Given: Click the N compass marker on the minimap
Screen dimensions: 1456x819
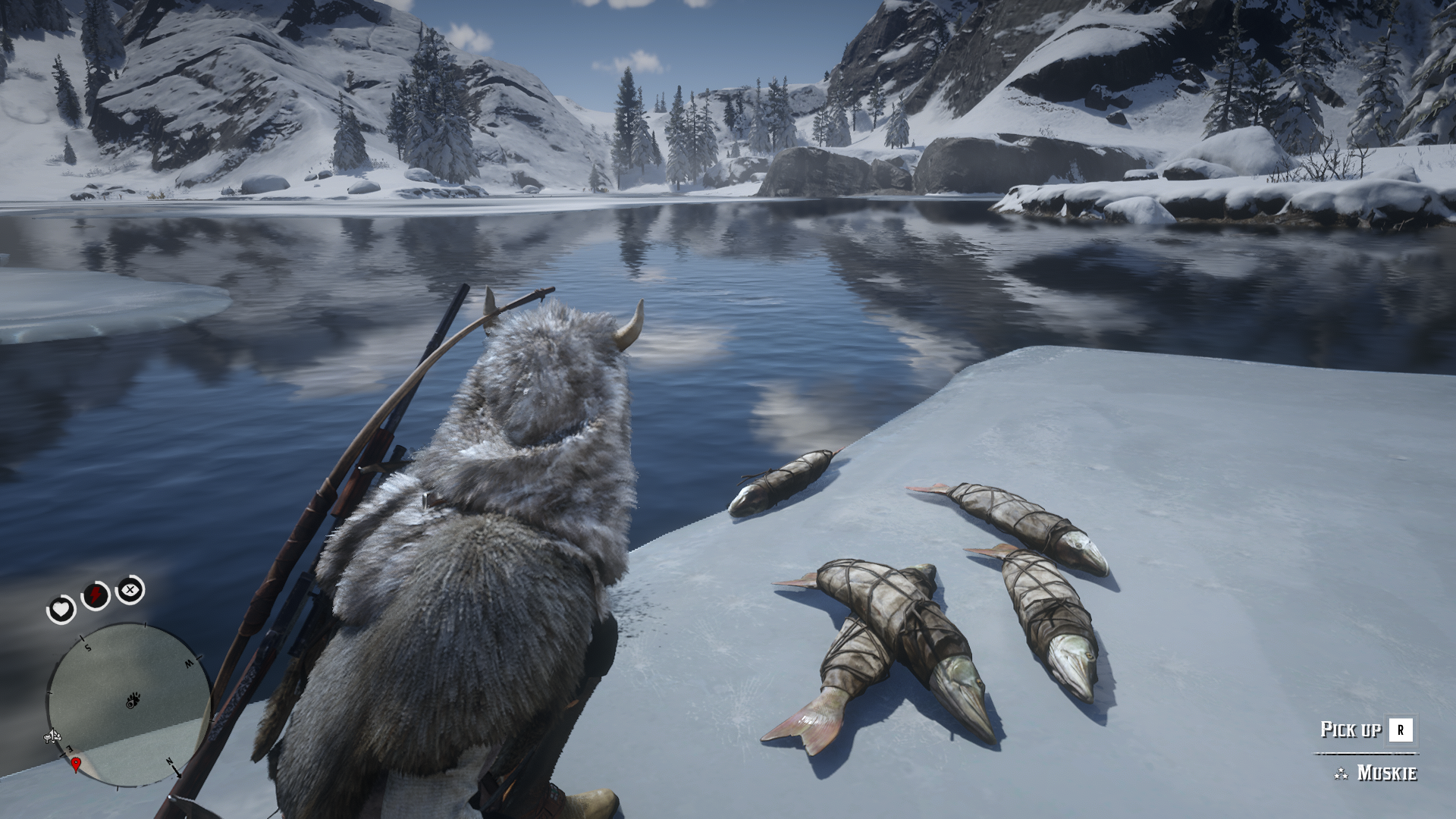Looking at the screenshot, I should point(169,762).
